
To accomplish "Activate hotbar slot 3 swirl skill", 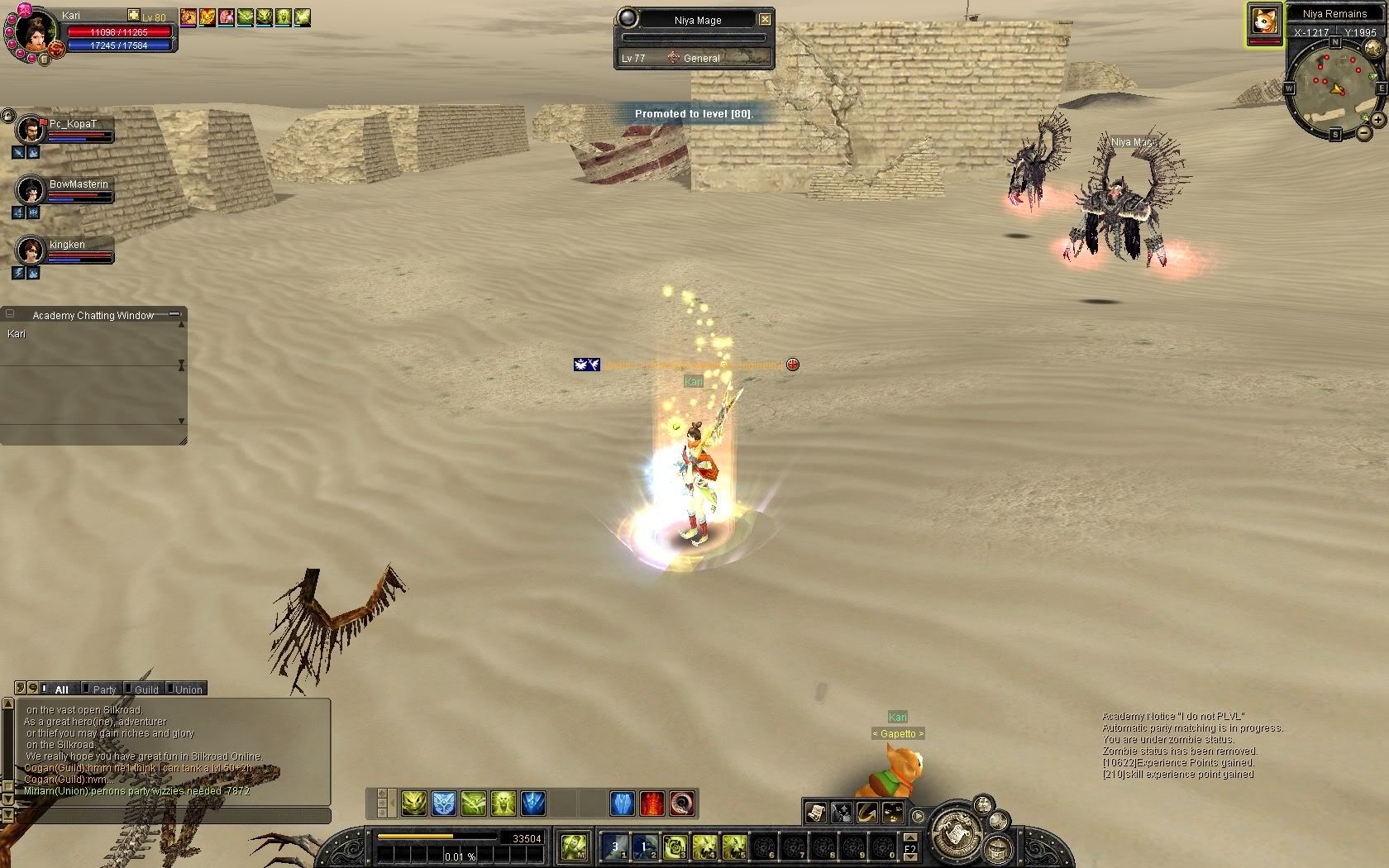I will coord(675,847).
